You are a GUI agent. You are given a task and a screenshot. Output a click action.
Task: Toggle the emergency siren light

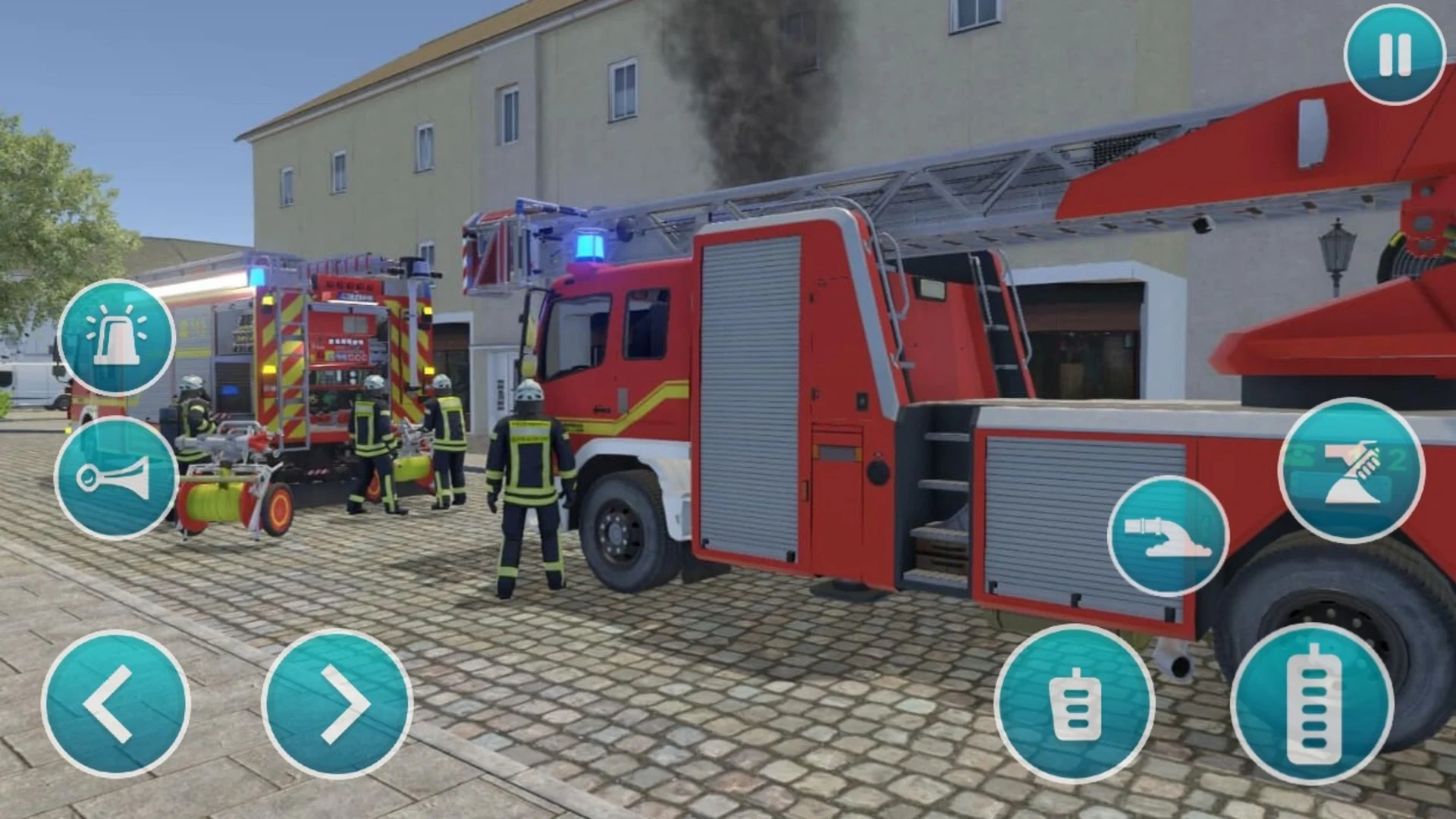[117, 338]
